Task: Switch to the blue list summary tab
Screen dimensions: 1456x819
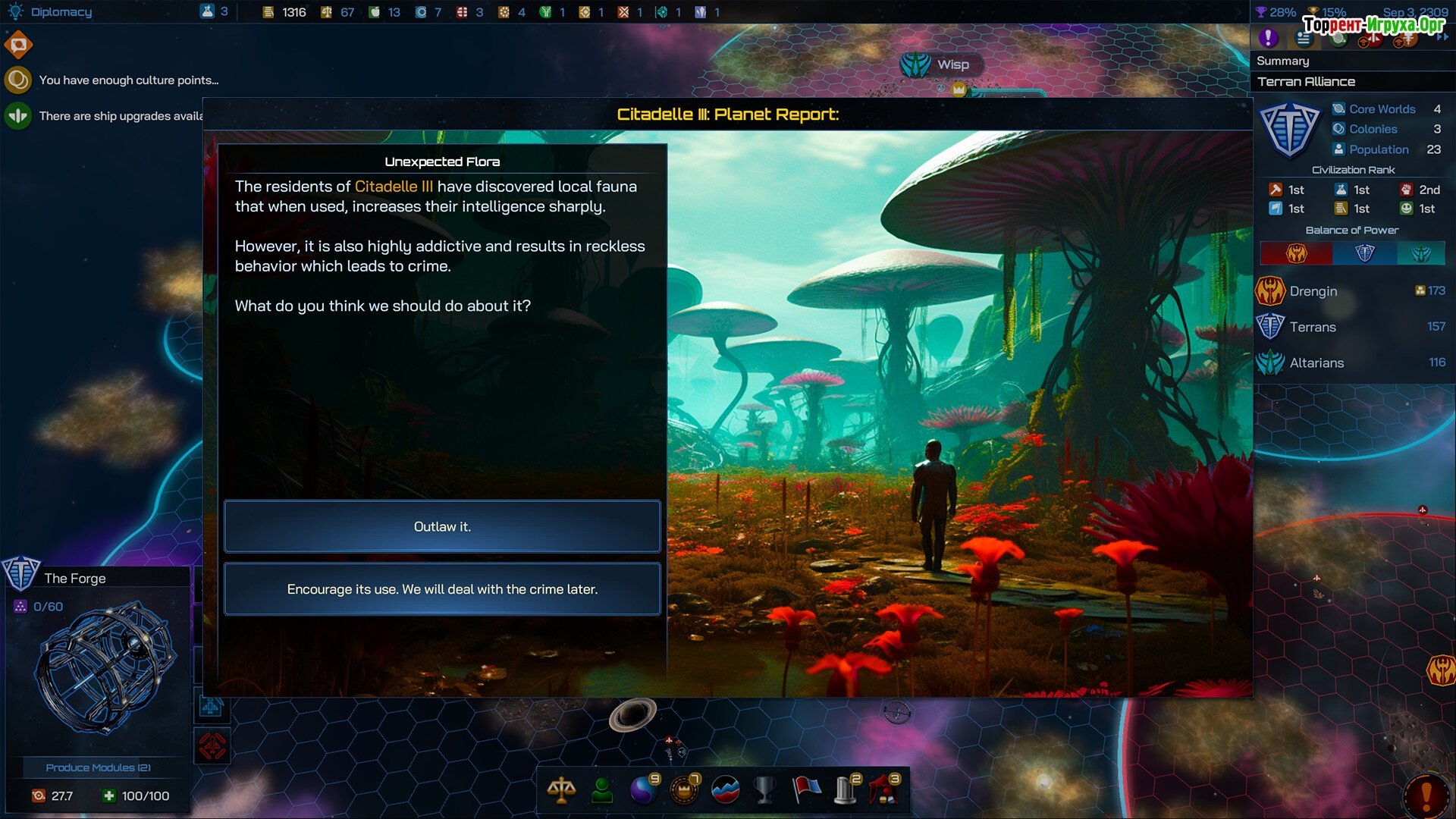Action: click(x=1304, y=38)
